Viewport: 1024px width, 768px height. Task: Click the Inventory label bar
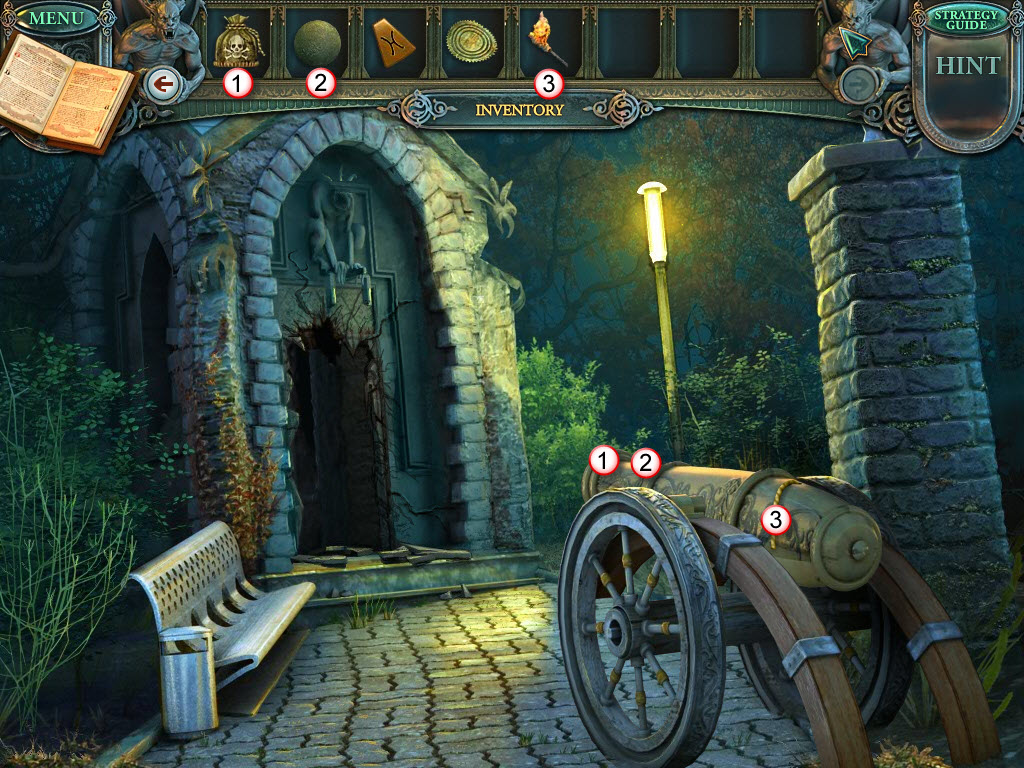click(519, 110)
